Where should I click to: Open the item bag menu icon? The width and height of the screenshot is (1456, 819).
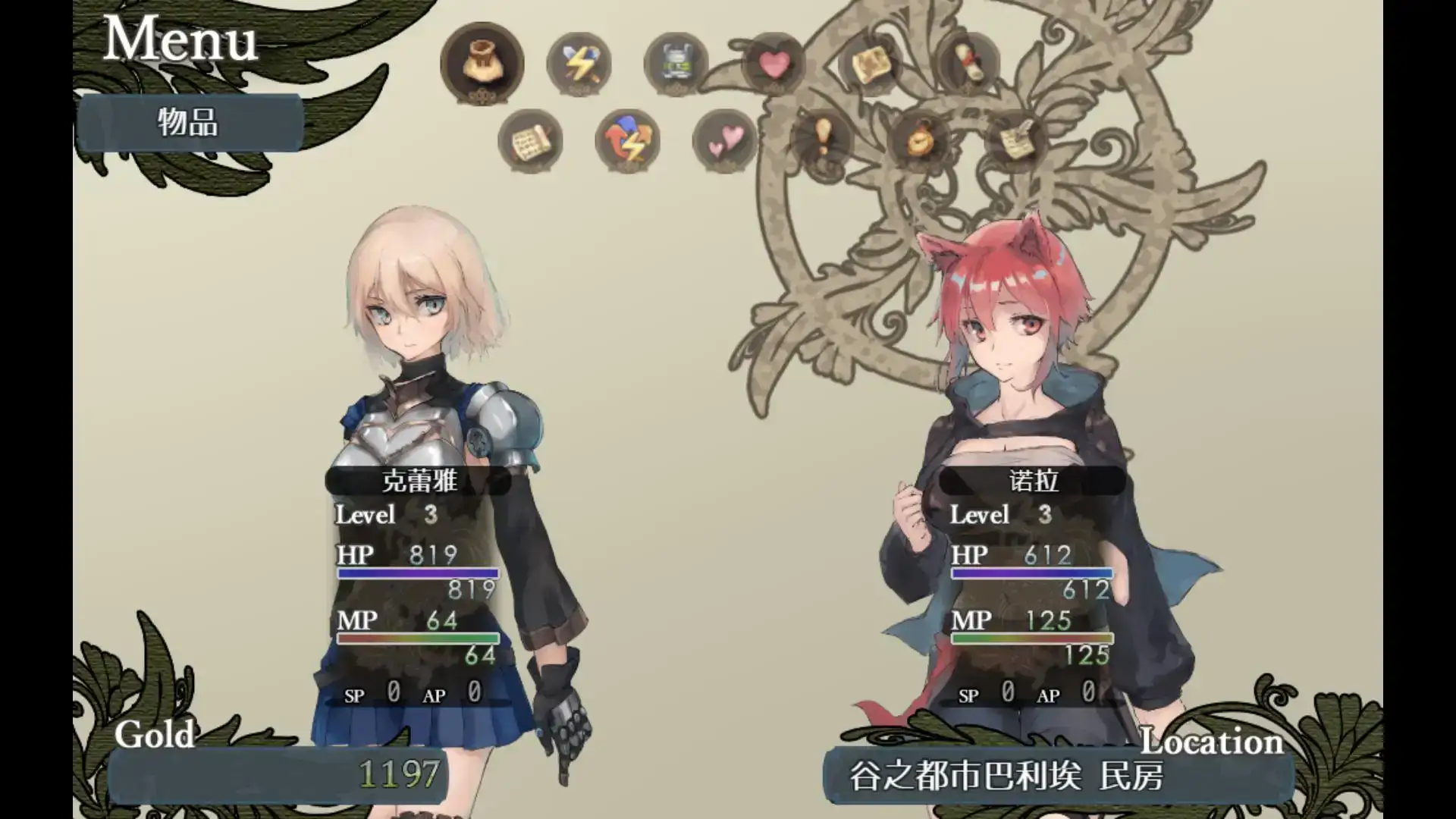coord(482,62)
